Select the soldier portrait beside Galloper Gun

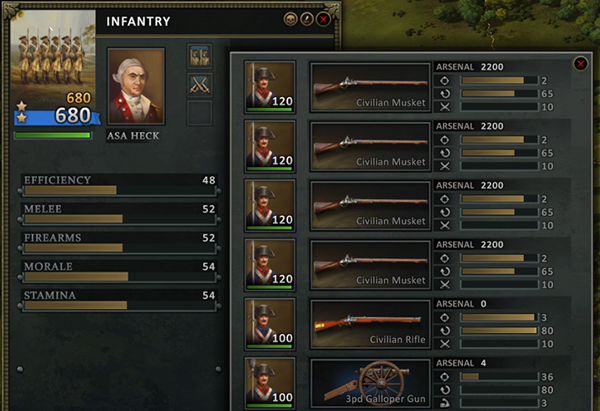(270, 384)
